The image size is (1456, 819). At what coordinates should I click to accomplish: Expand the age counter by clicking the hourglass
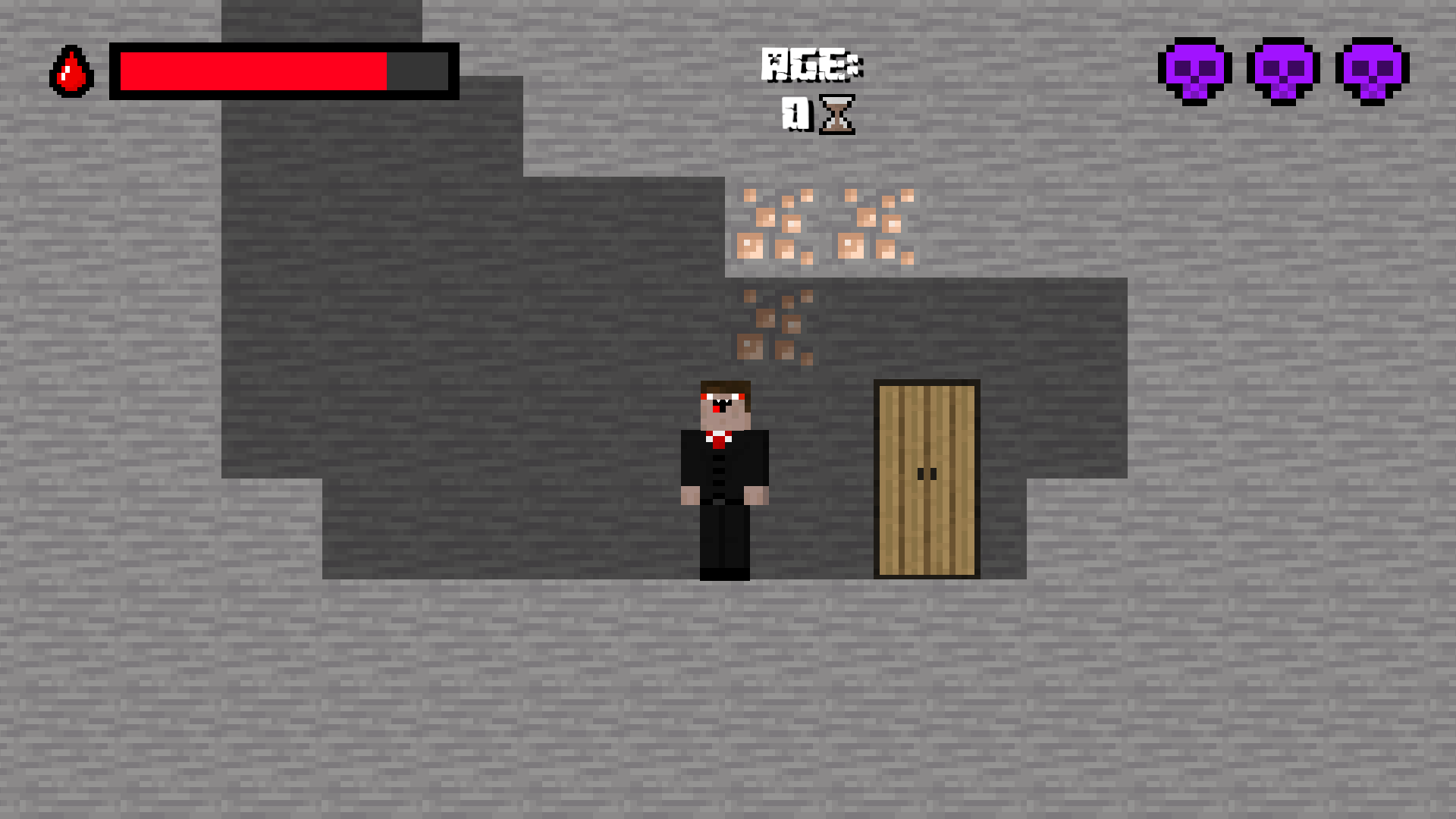pyautogui.click(x=838, y=115)
